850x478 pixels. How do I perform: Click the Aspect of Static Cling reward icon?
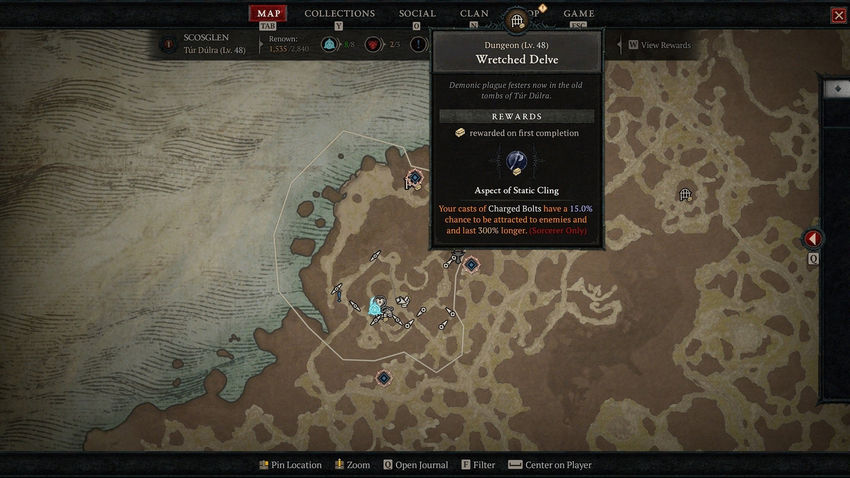point(517,162)
